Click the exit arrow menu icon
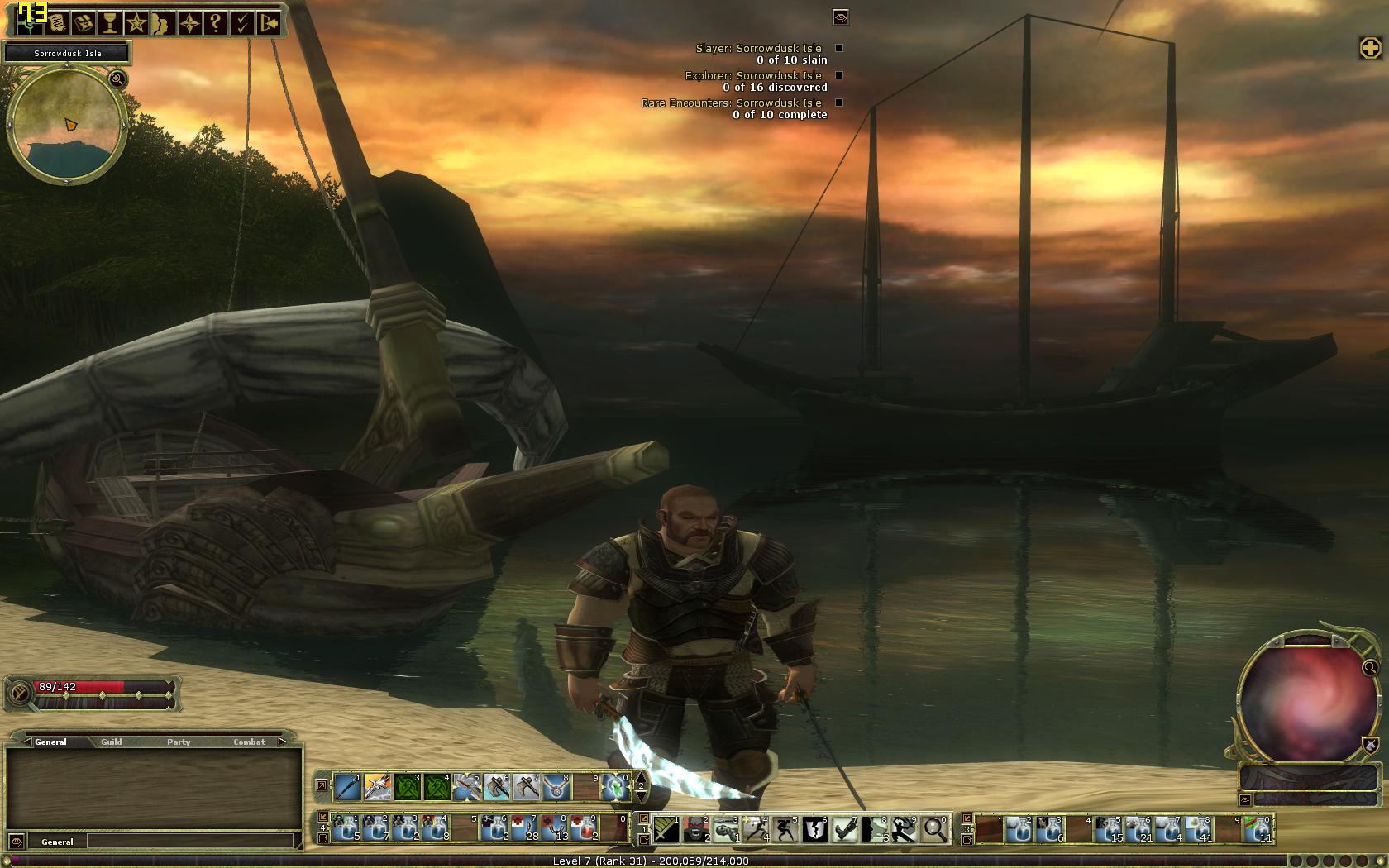Screen dimensions: 1389x868 click(268, 22)
